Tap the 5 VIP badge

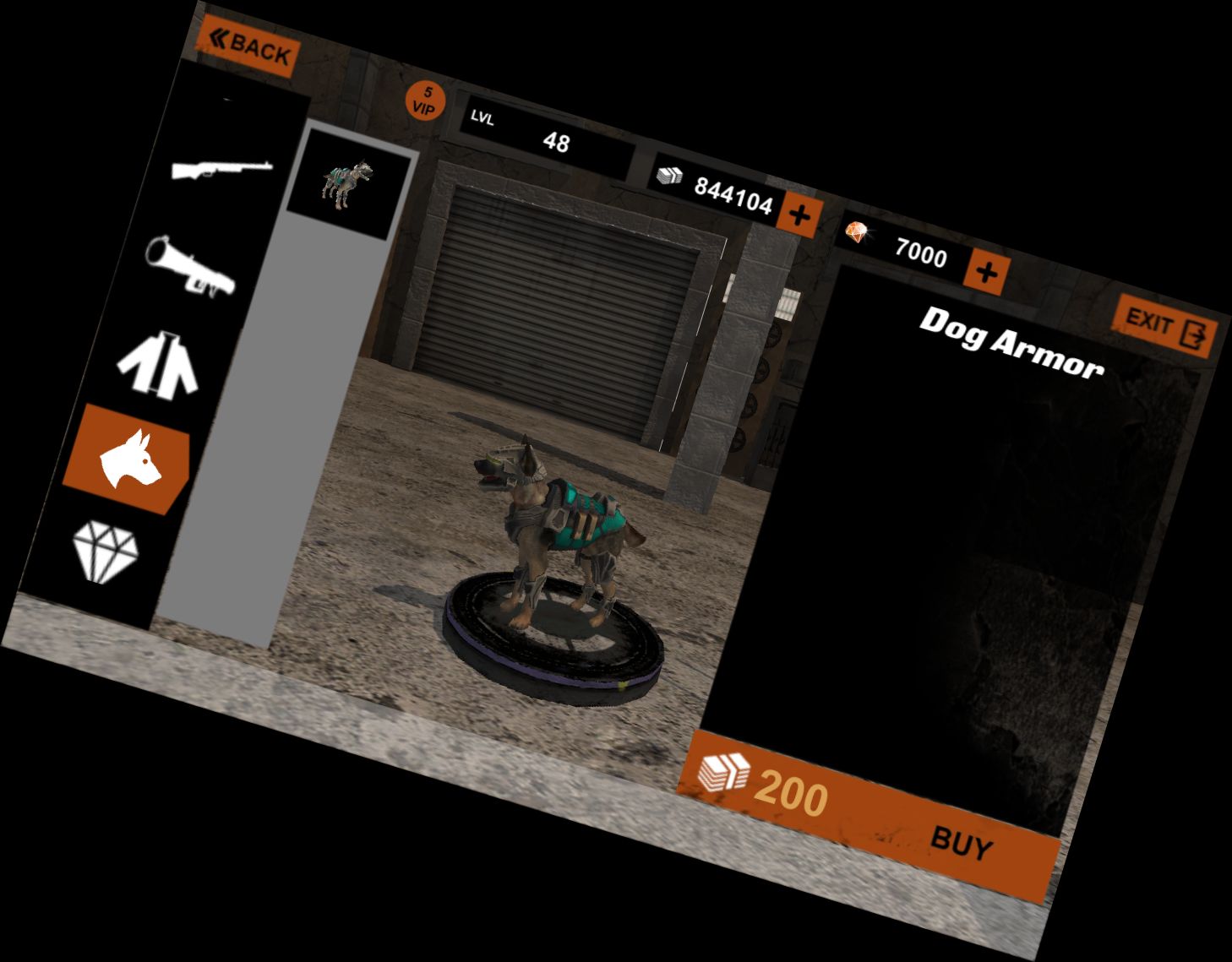point(425,101)
